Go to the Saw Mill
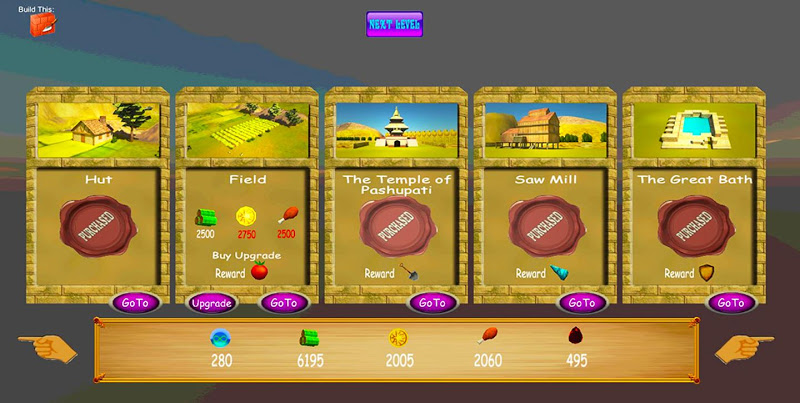The width and height of the screenshot is (800, 403). 581,302
